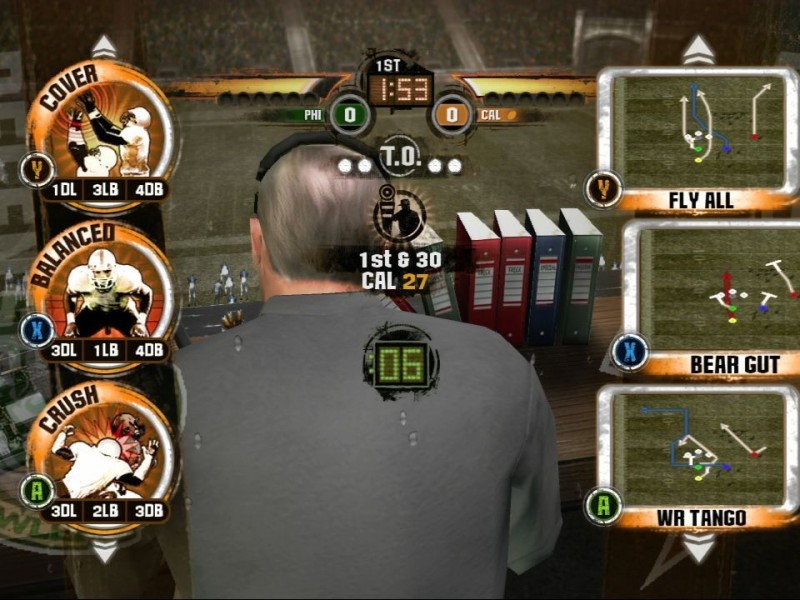The width and height of the screenshot is (800, 600).
Task: Click the down arrow below the WR Tango play
Action: click(x=698, y=547)
